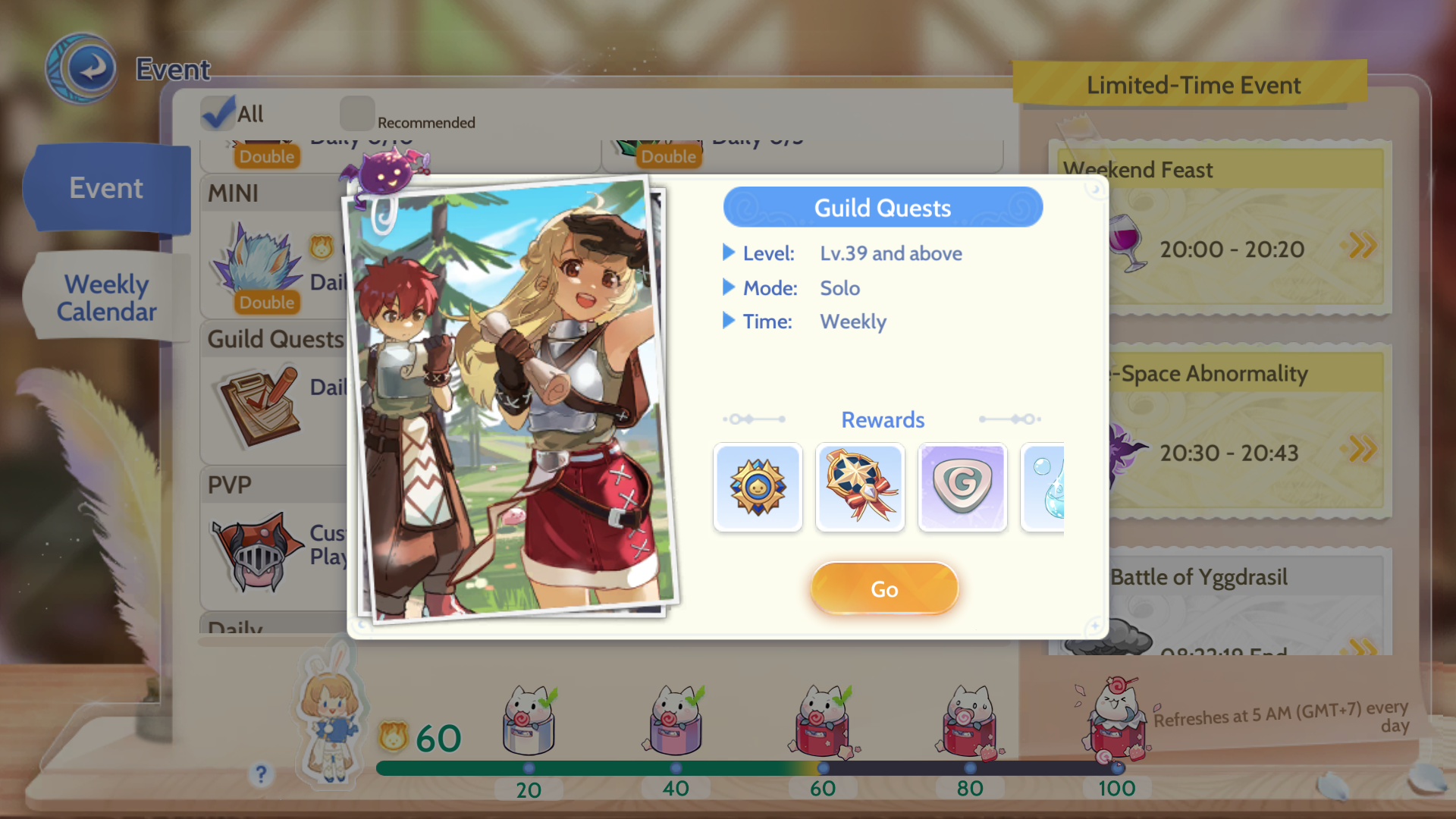Uncheck the All filter checkbox

[x=218, y=112]
